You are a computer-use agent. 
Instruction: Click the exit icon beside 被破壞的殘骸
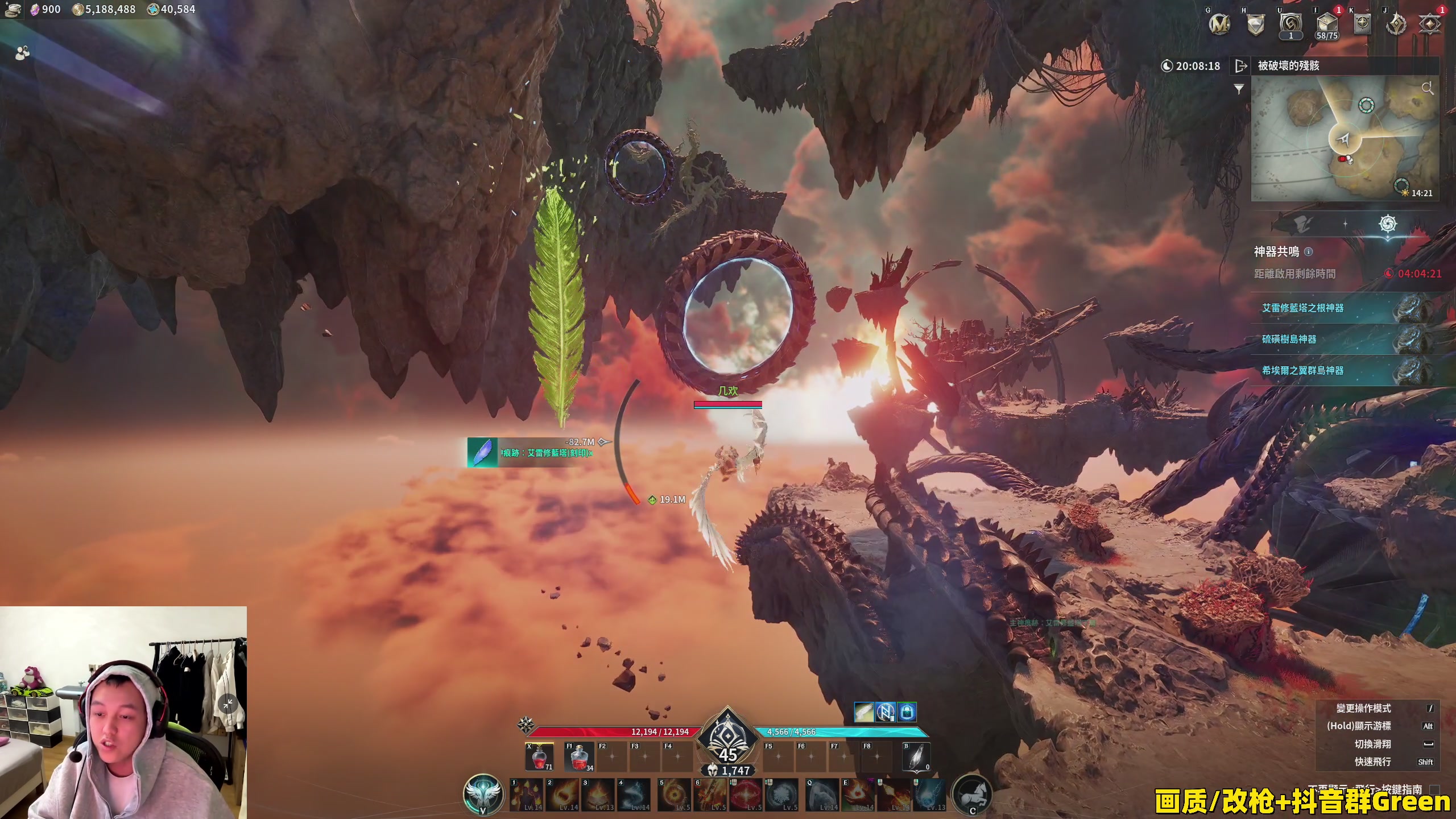[x=1241, y=66]
